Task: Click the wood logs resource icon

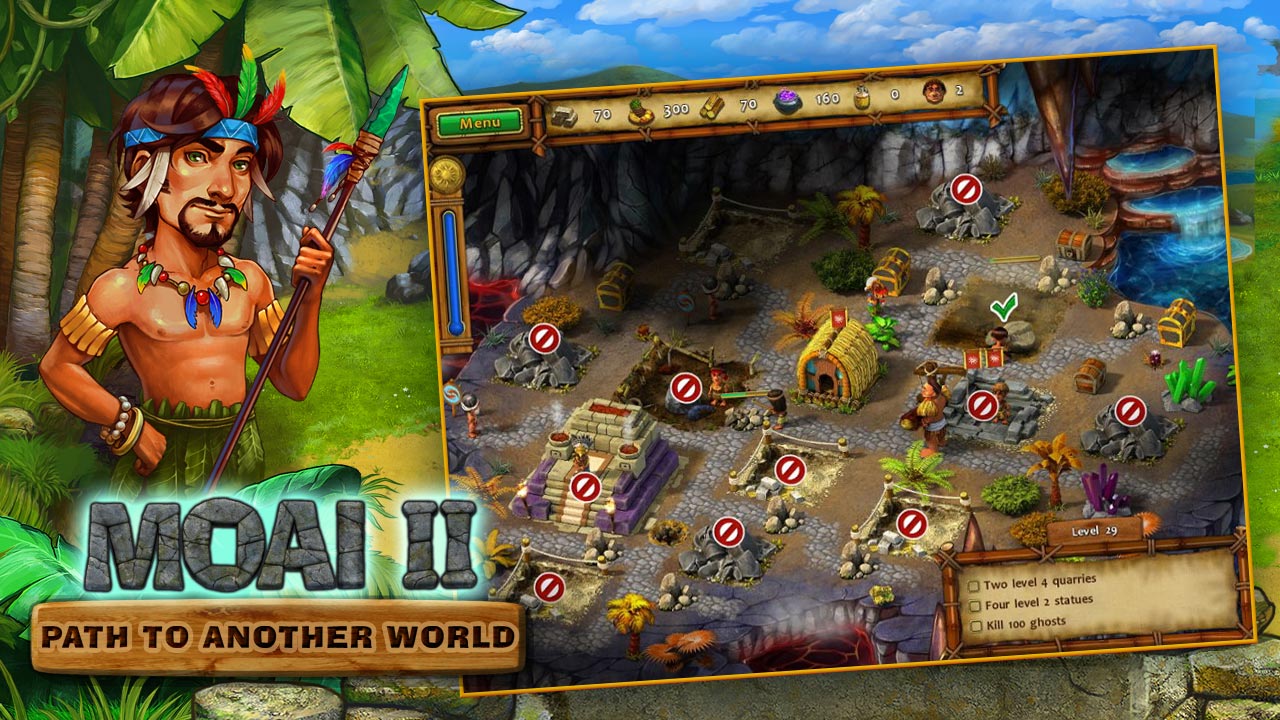Action: 712,106
